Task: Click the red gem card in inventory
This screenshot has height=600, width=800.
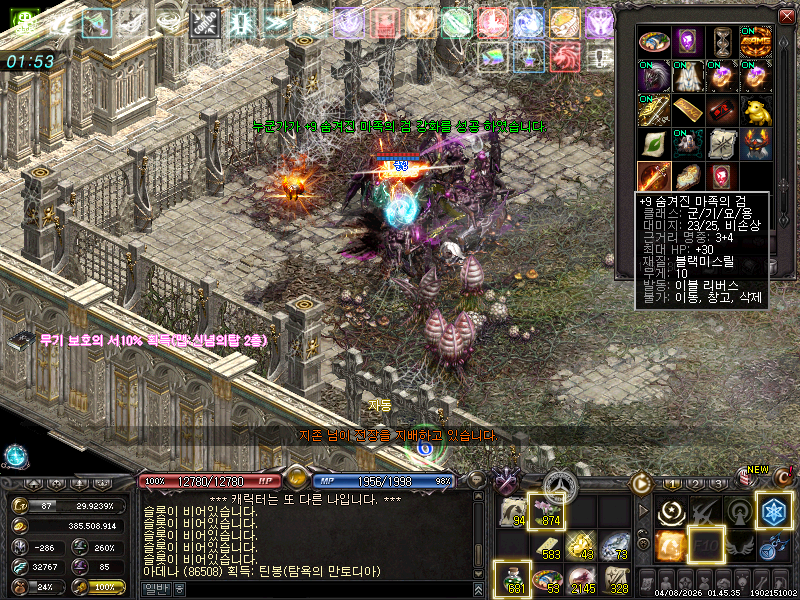Action: [x=721, y=177]
